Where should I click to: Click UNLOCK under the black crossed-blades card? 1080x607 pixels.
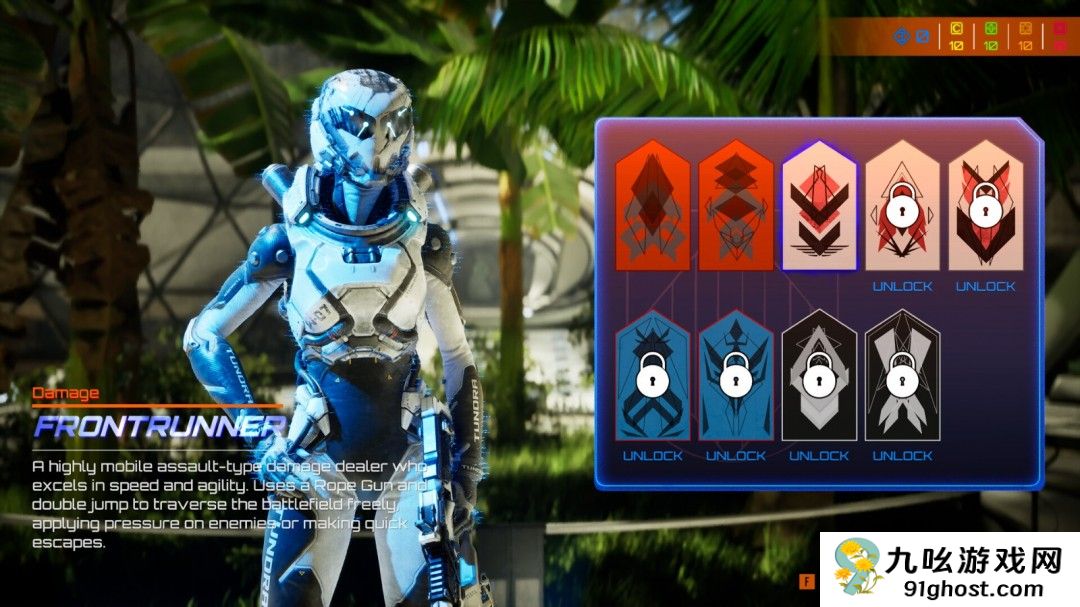coord(902,456)
